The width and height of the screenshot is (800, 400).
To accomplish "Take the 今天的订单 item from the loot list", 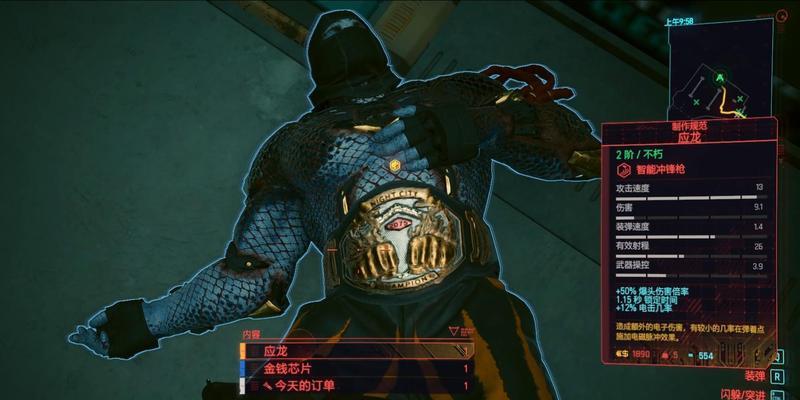I will (355, 385).
